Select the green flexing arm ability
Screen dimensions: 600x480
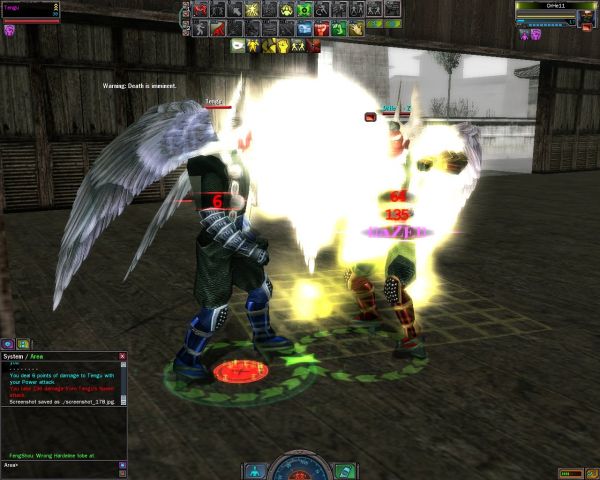[339, 28]
